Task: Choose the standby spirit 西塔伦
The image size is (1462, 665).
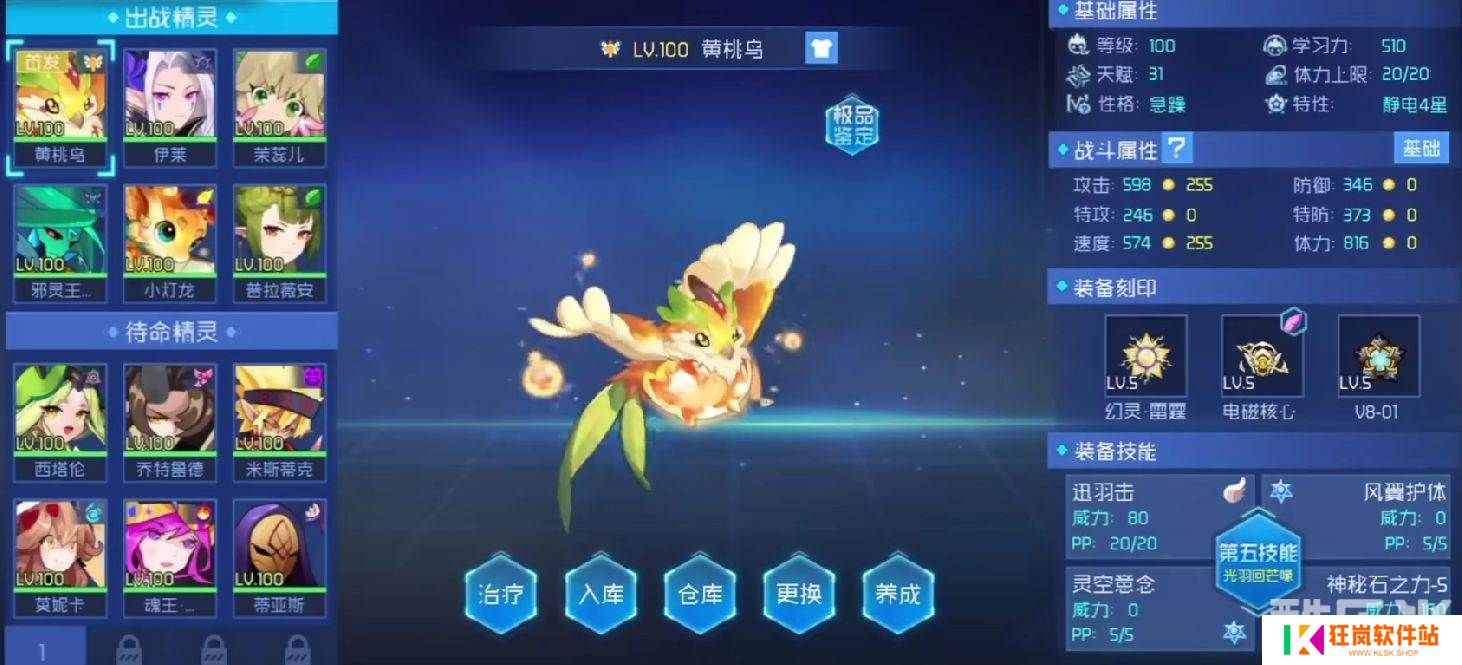Action: pos(60,411)
